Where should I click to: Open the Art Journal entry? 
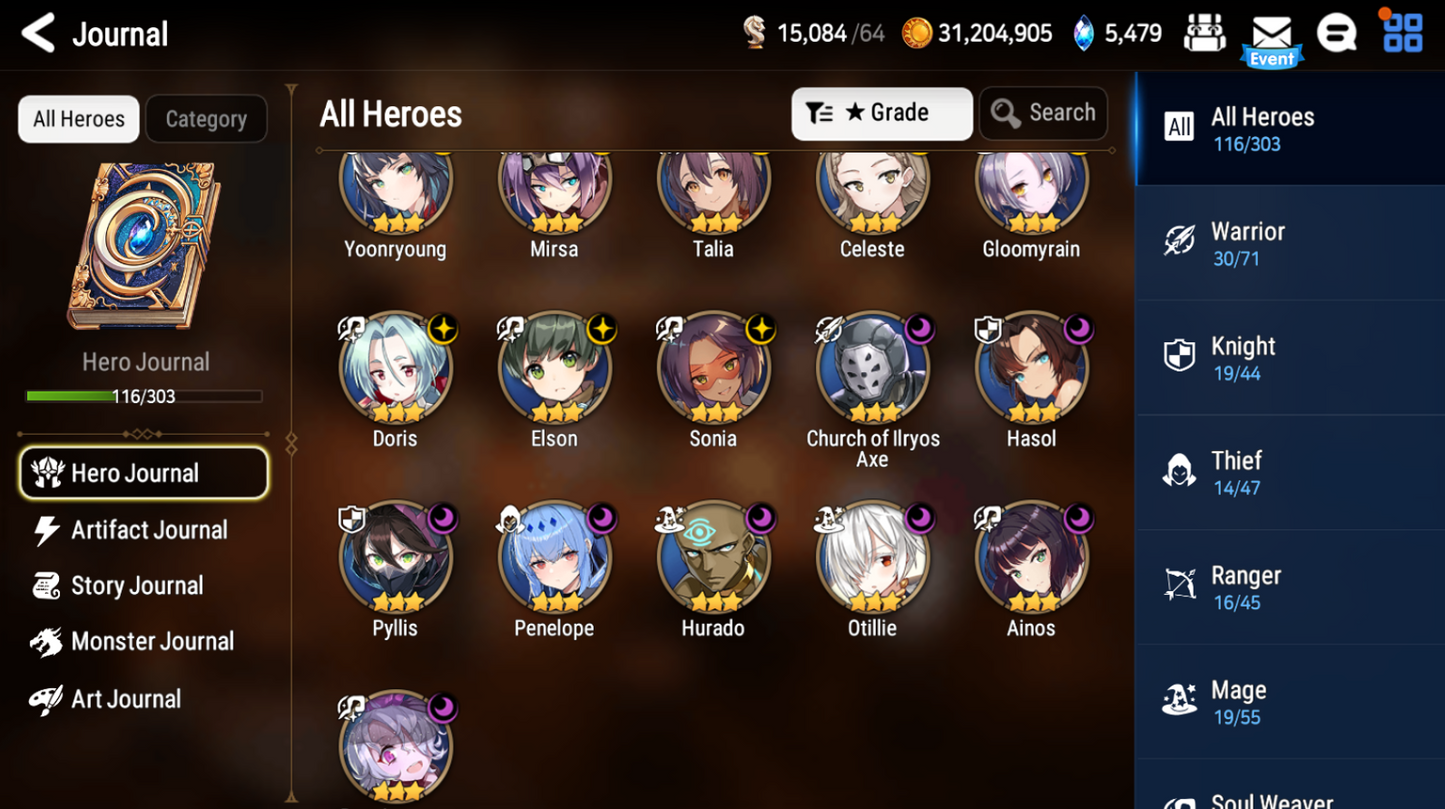[x=126, y=698]
